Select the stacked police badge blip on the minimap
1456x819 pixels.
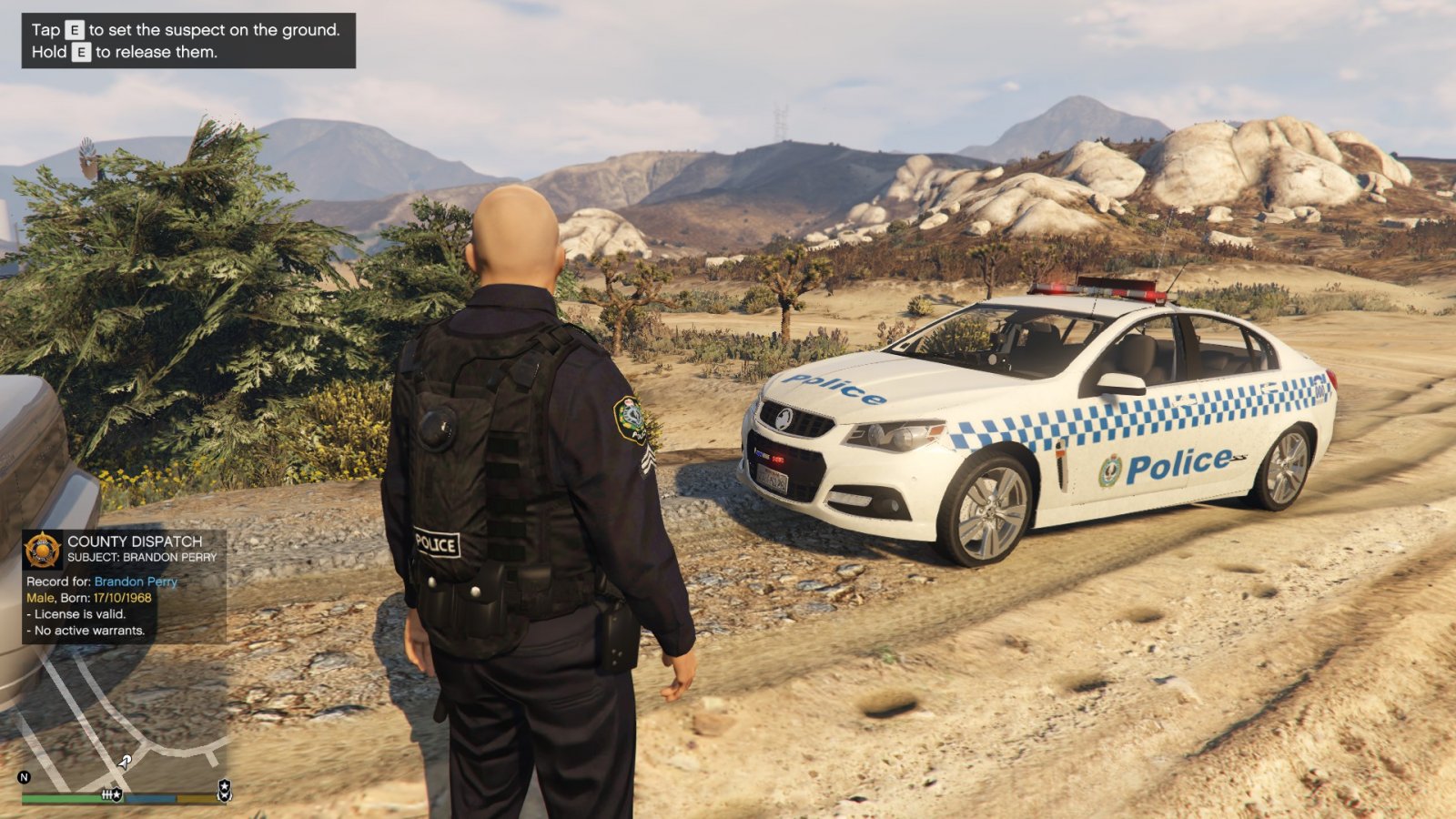coord(224,789)
